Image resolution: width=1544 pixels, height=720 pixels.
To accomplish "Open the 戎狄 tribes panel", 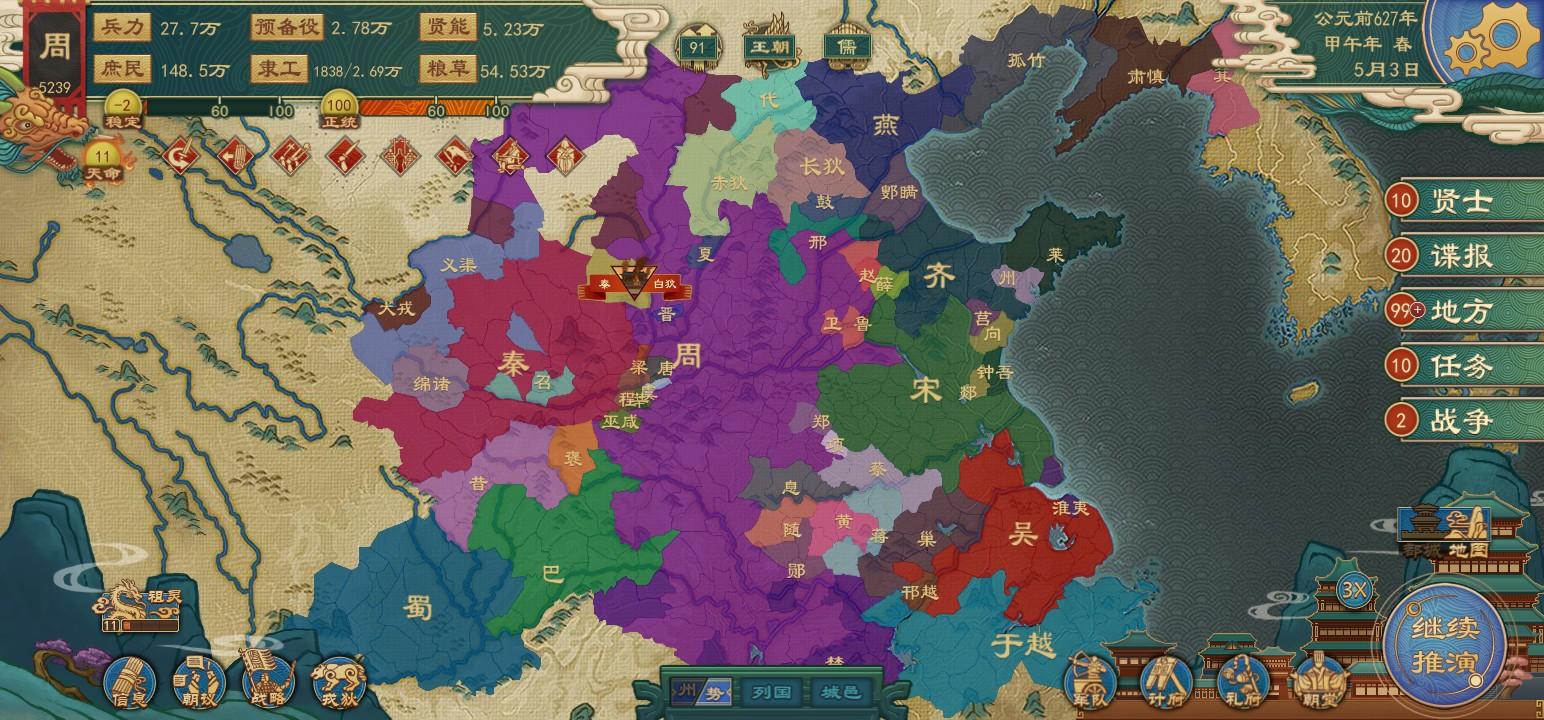I will [337, 684].
